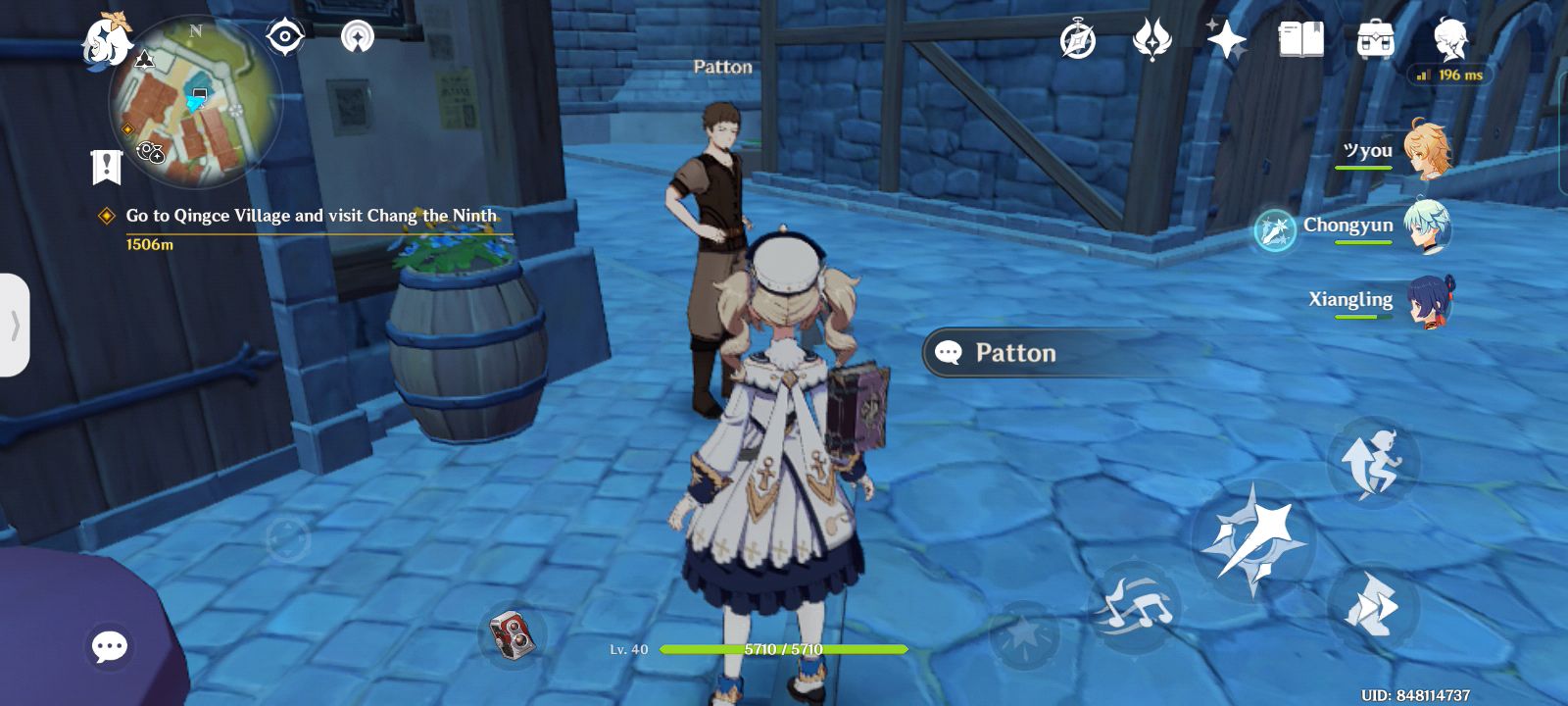Open the compass events icon

tap(1077, 41)
